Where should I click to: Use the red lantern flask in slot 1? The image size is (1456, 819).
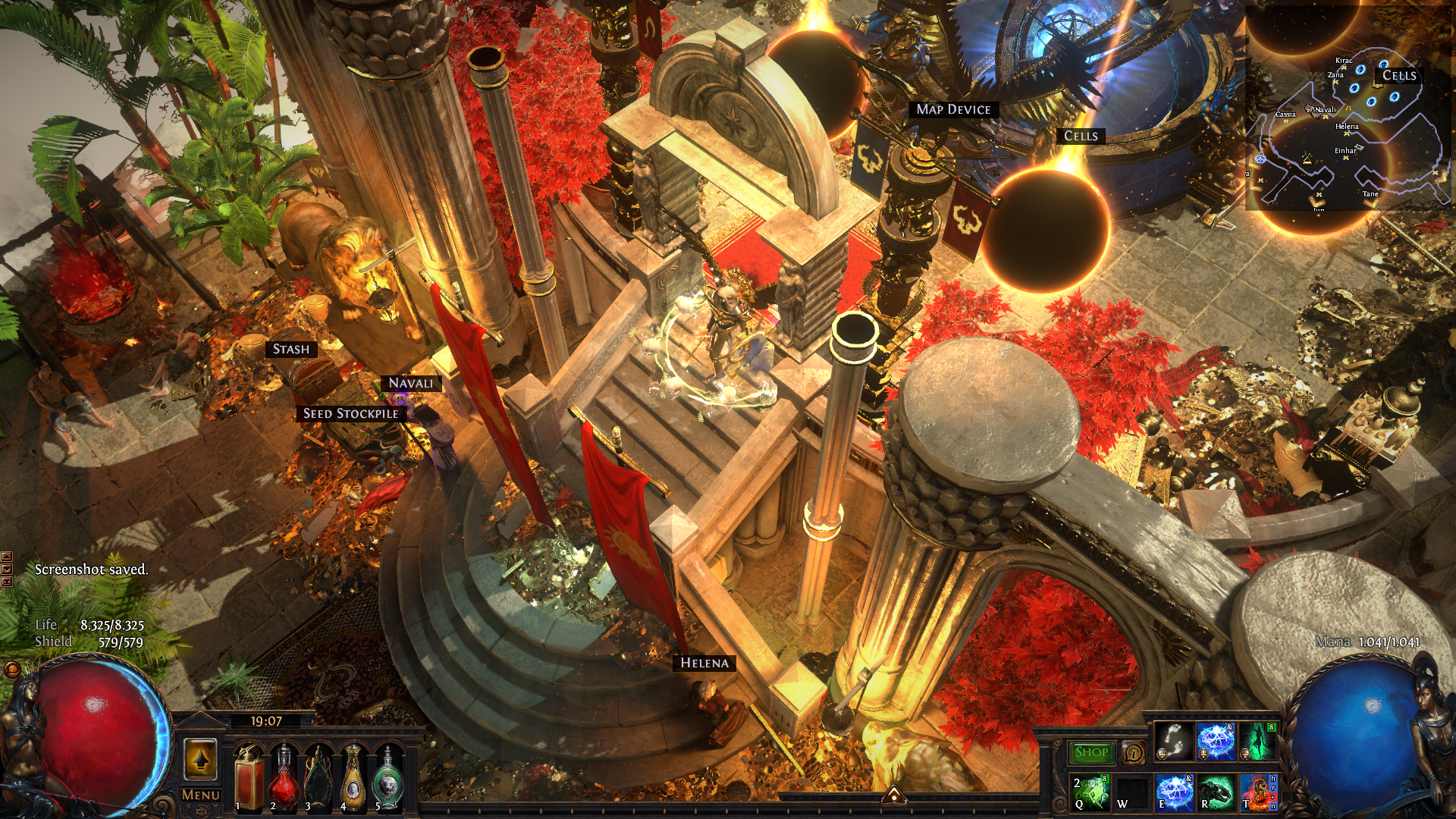(x=249, y=777)
